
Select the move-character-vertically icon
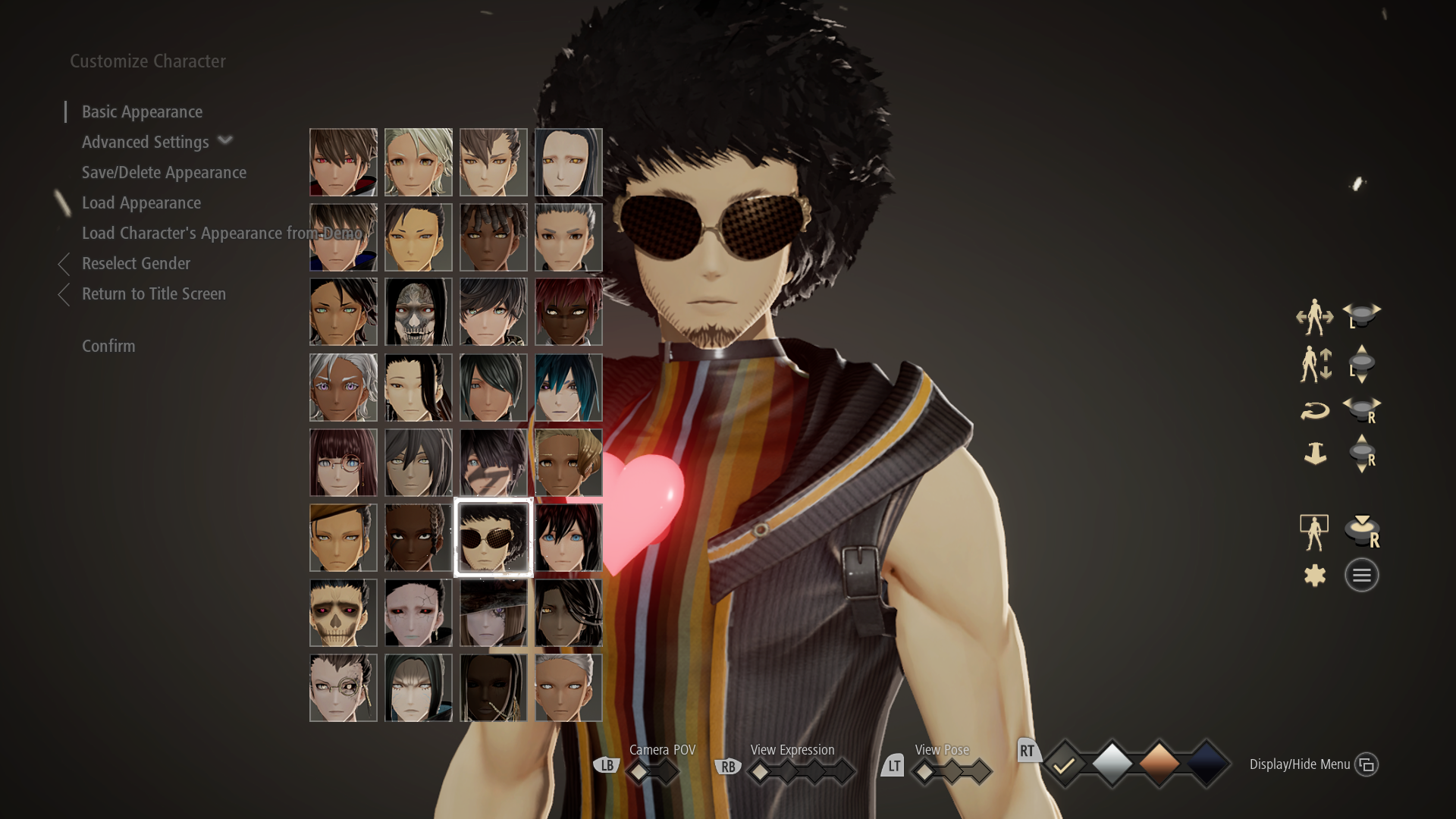coord(1316,365)
